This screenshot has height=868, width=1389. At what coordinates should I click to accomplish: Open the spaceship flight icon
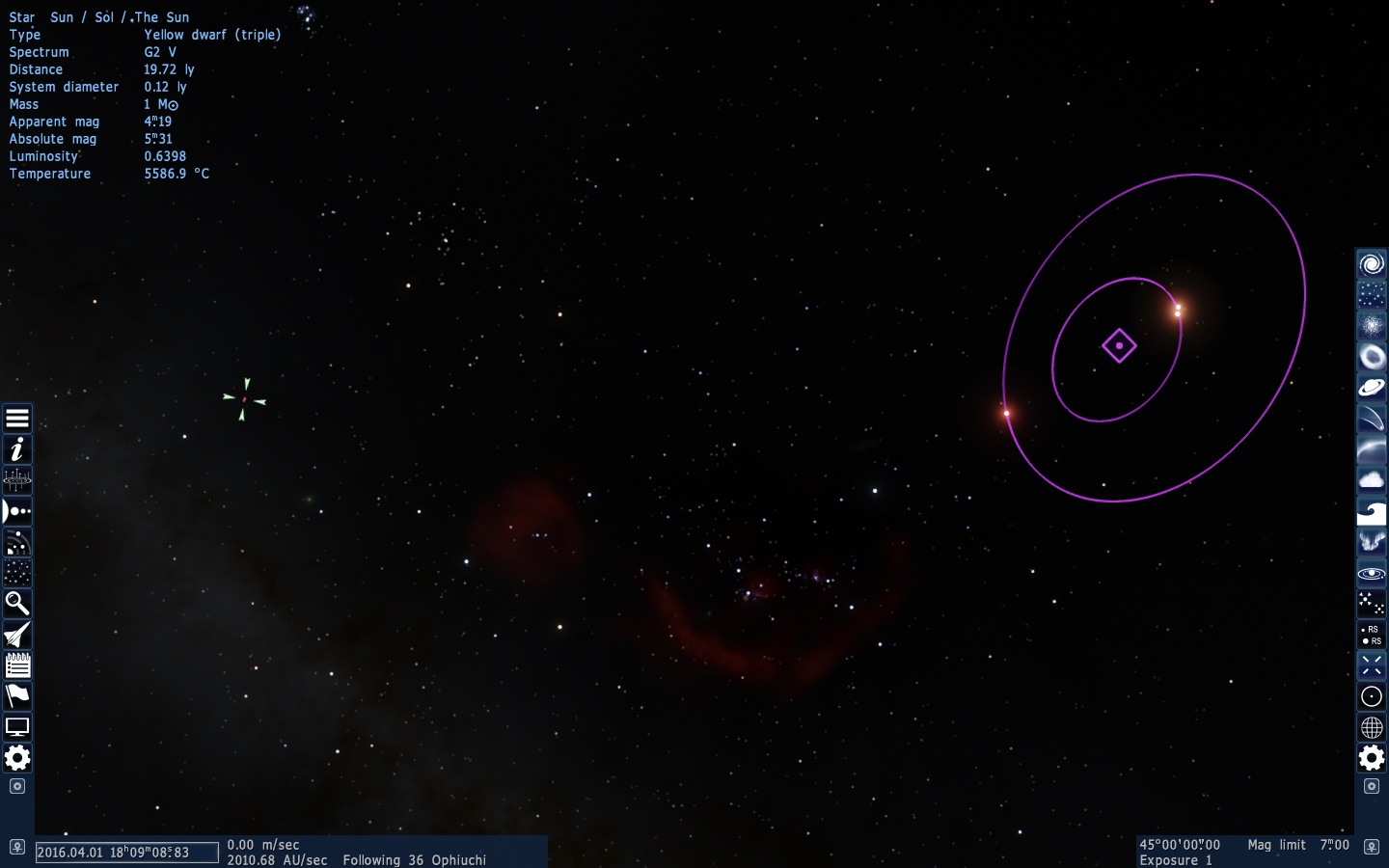point(17,635)
